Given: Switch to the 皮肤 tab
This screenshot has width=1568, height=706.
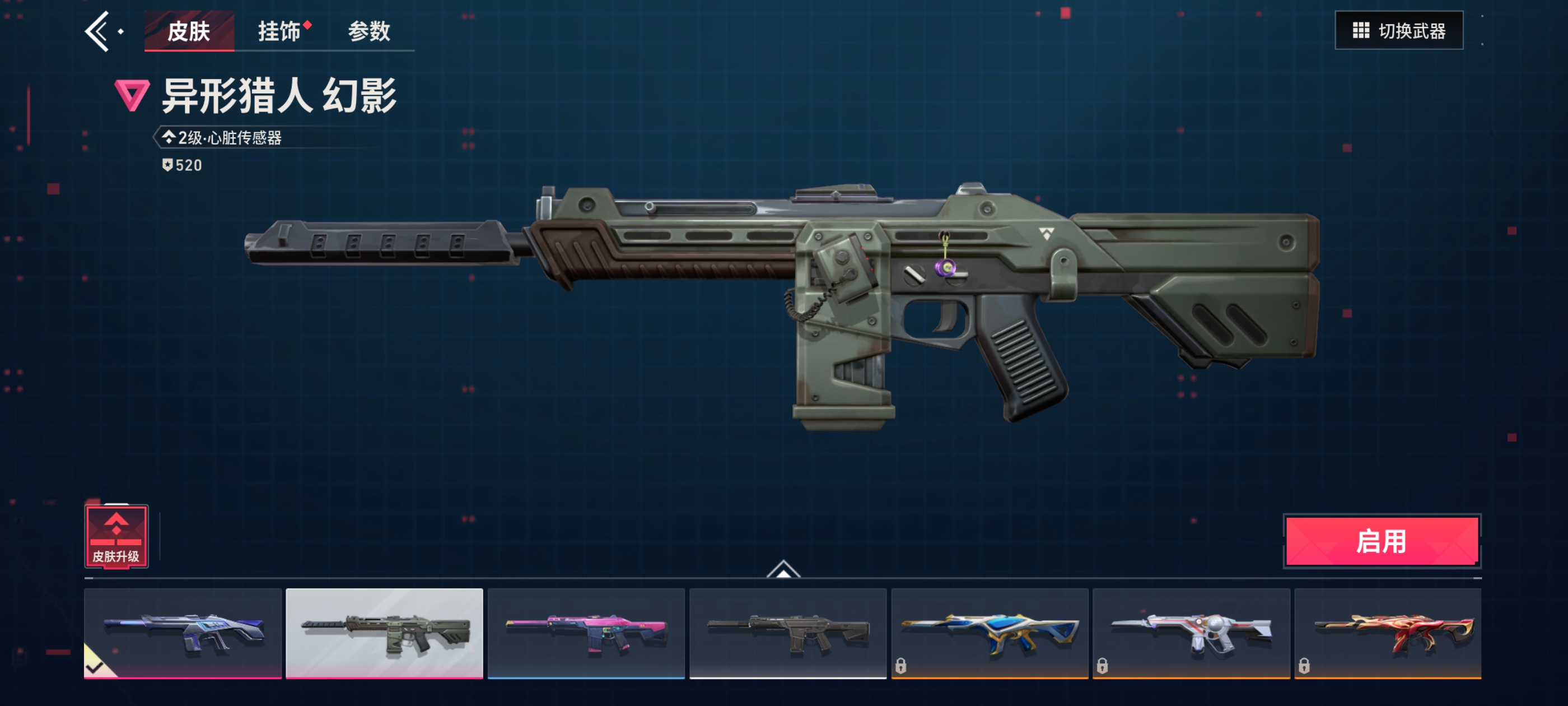Looking at the screenshot, I should (x=189, y=31).
